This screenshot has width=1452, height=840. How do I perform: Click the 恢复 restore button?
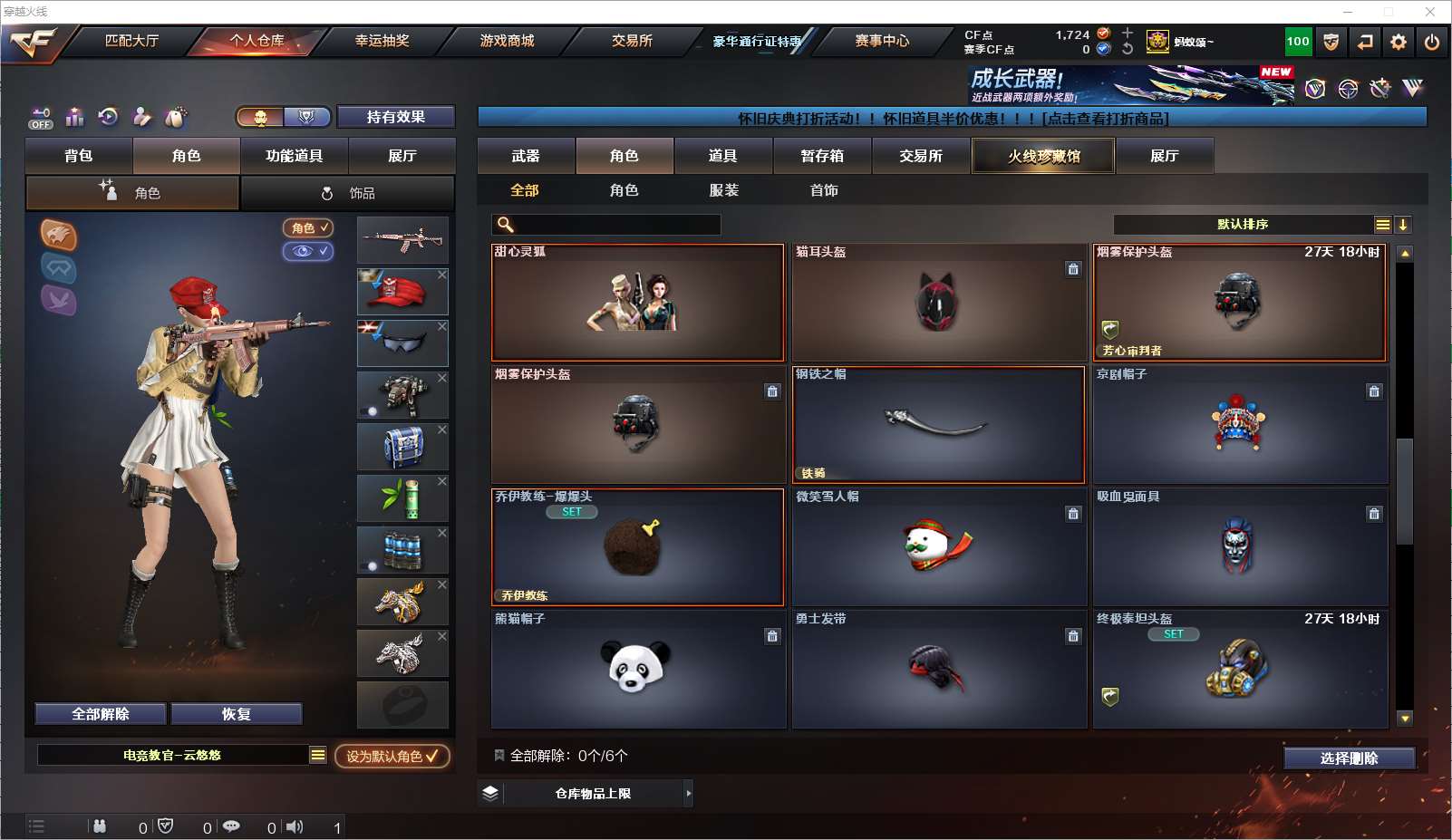[x=236, y=714]
